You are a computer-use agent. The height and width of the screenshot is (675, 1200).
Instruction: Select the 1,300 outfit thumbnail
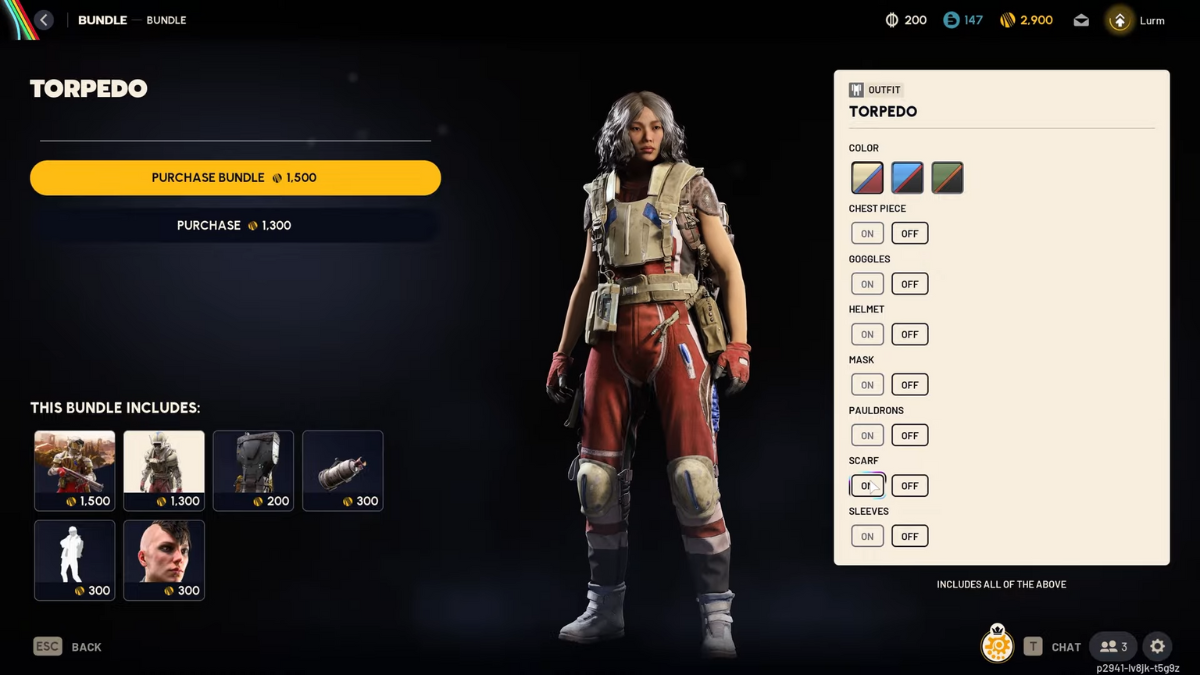tap(164, 470)
